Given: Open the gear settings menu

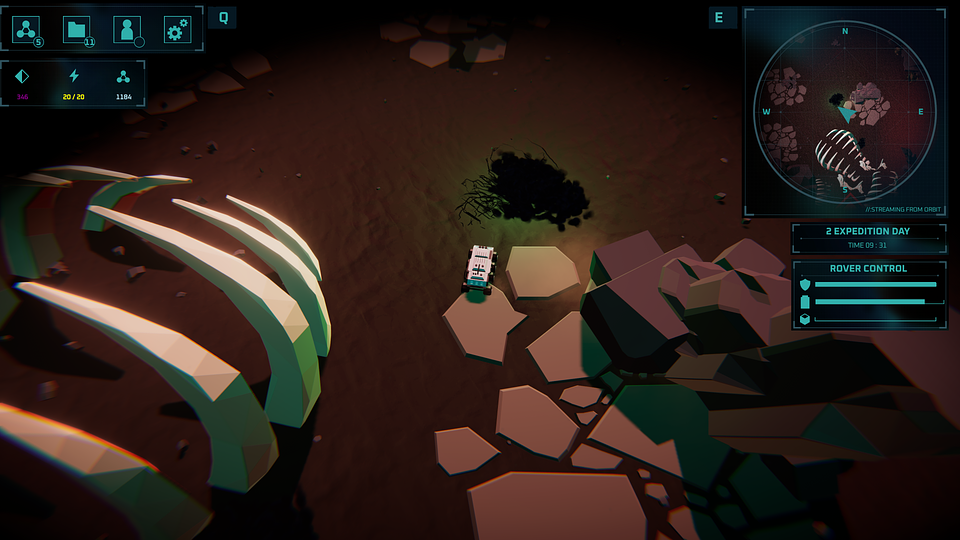Looking at the screenshot, I should pyautogui.click(x=177, y=30).
